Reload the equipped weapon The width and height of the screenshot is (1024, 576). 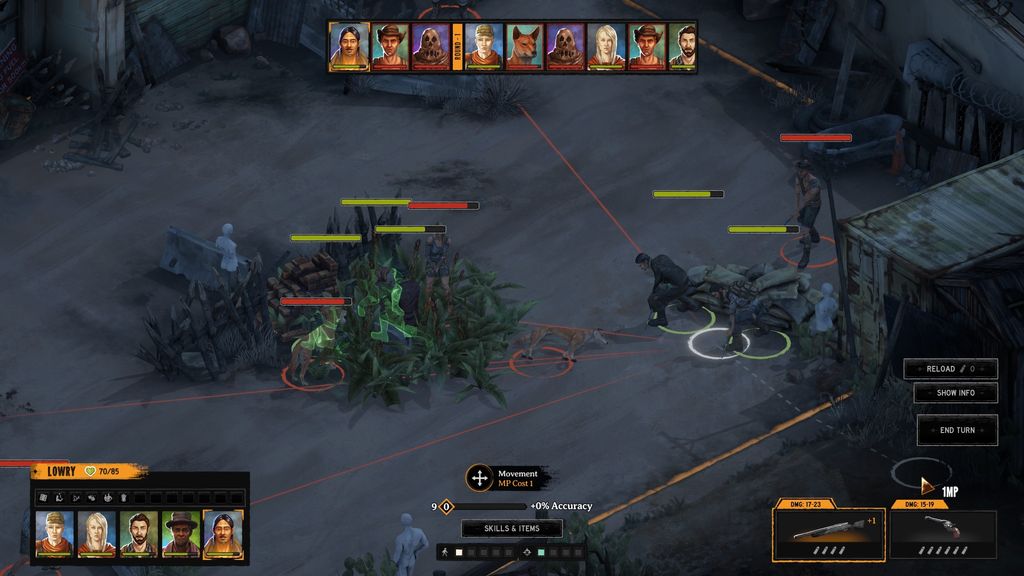(950, 369)
